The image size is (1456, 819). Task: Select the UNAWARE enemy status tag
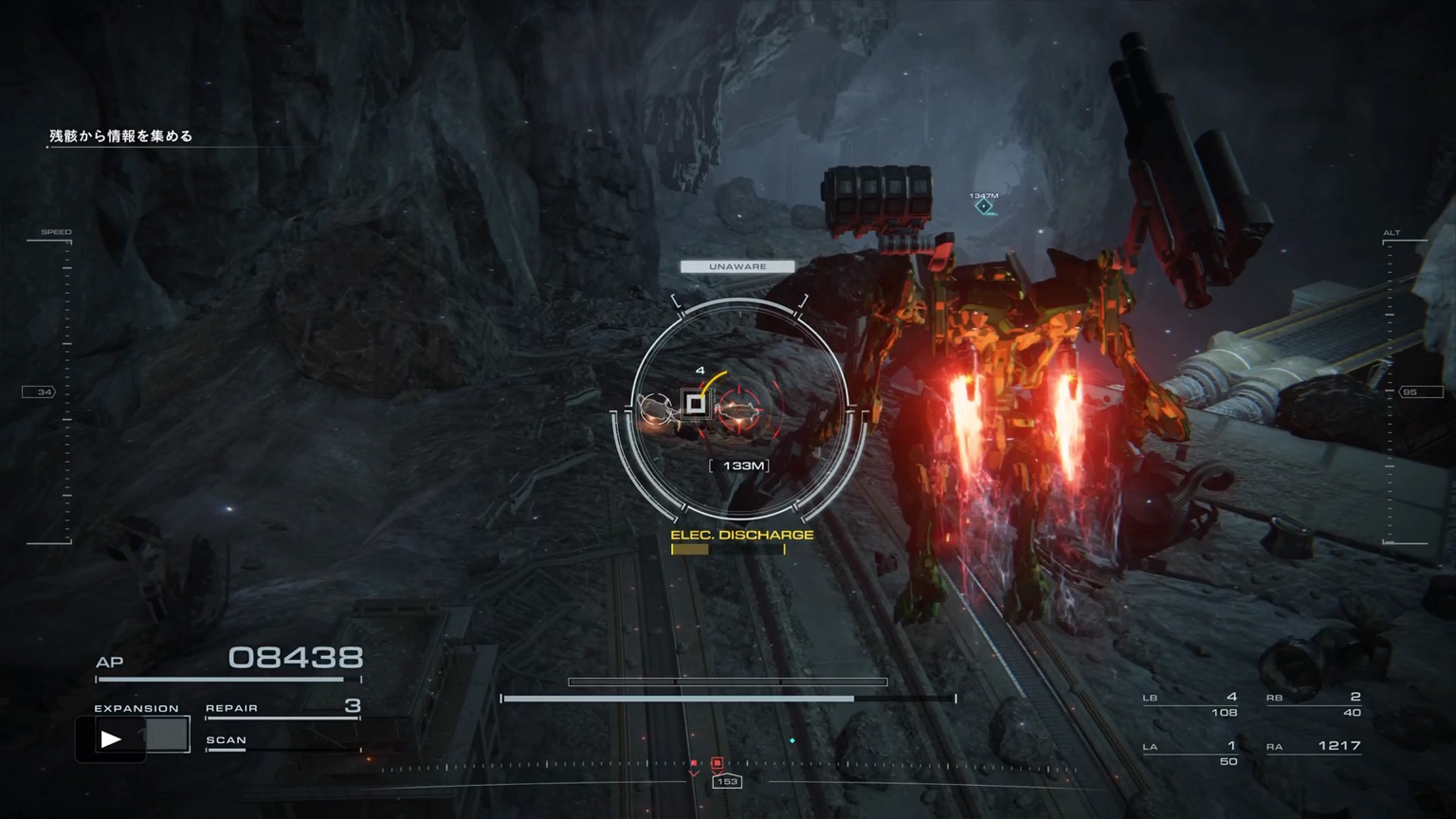point(737,267)
